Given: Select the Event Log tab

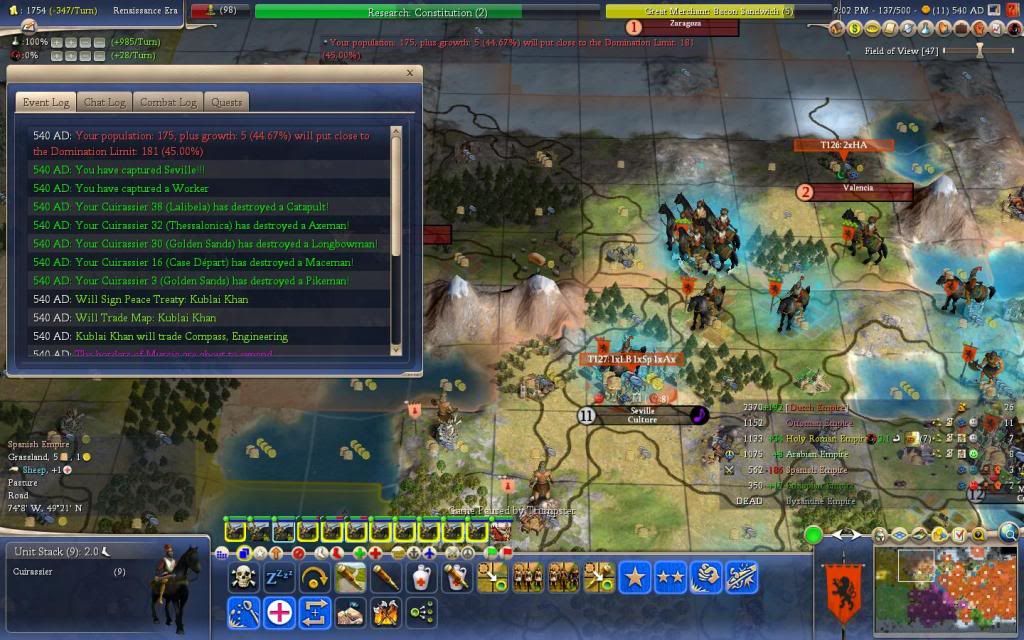Looking at the screenshot, I should pyautogui.click(x=45, y=103).
